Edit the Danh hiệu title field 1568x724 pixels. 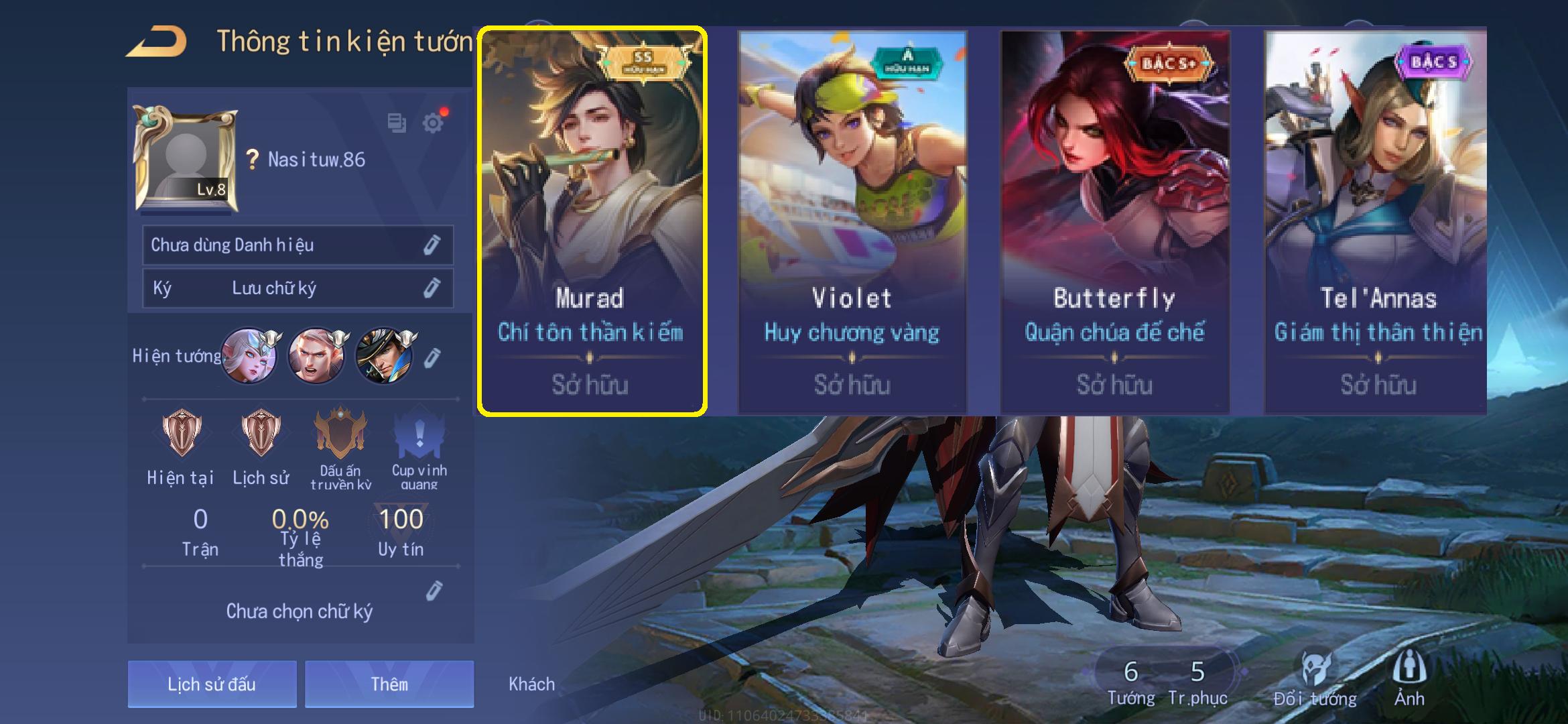(432, 245)
